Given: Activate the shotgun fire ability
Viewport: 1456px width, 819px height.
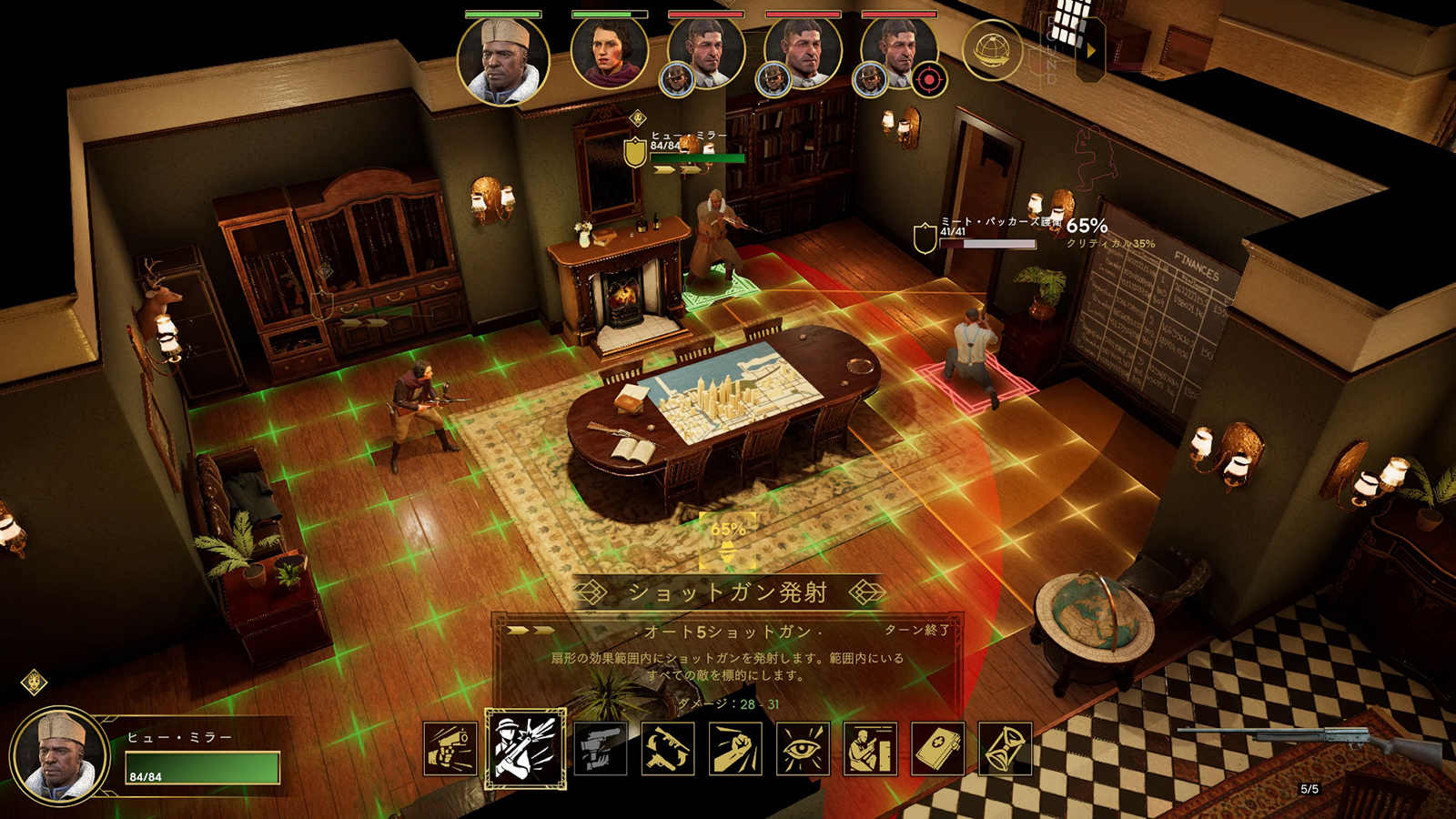Looking at the screenshot, I should pos(525,749).
